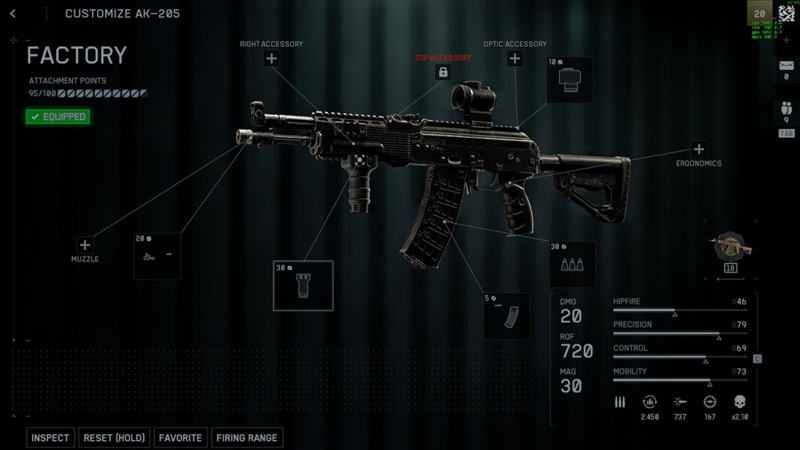Select the vertical foregrip slot
This screenshot has height=450, width=800.
coord(303,285)
